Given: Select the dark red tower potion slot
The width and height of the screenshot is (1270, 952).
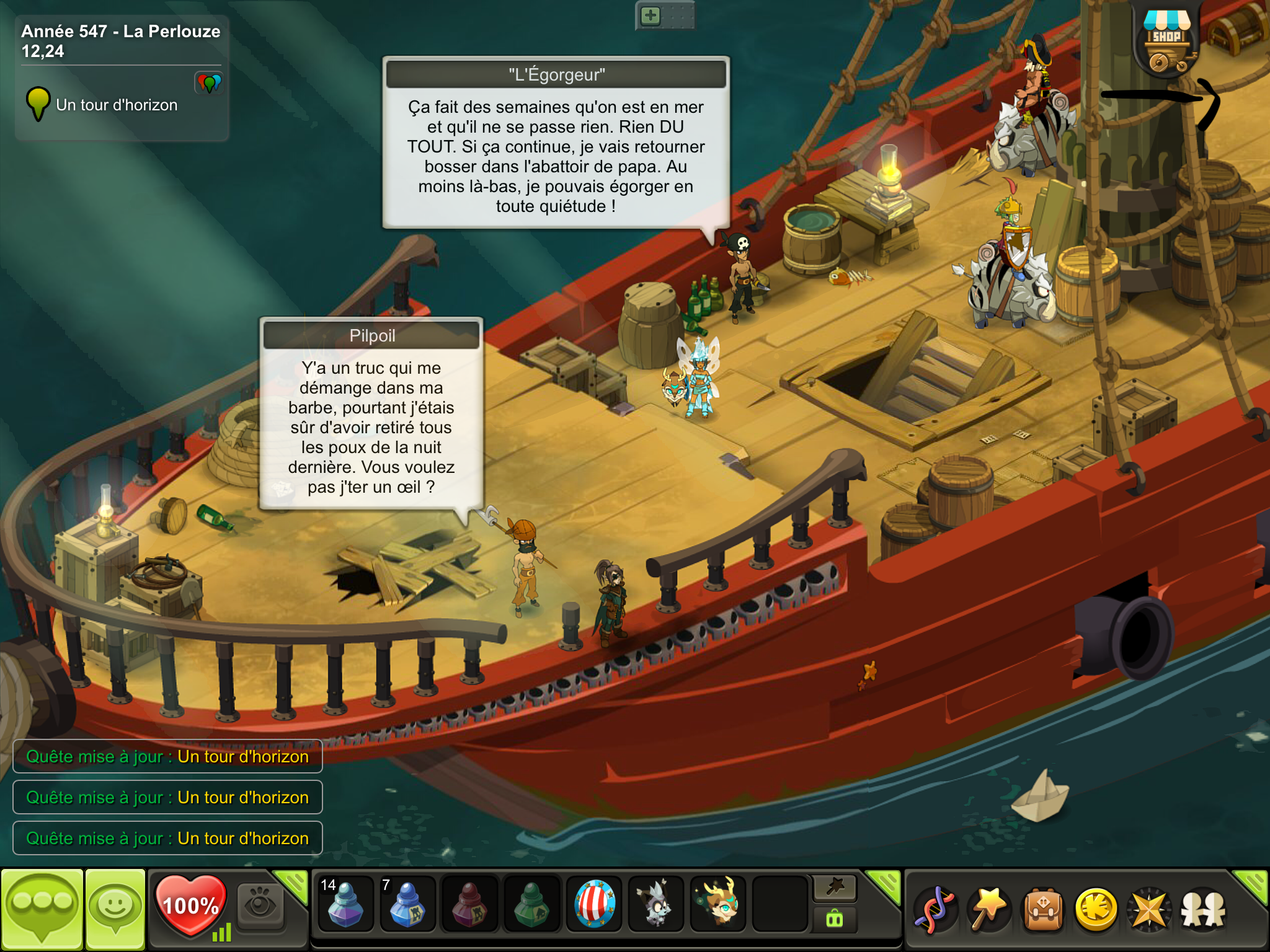Looking at the screenshot, I should point(469,904).
